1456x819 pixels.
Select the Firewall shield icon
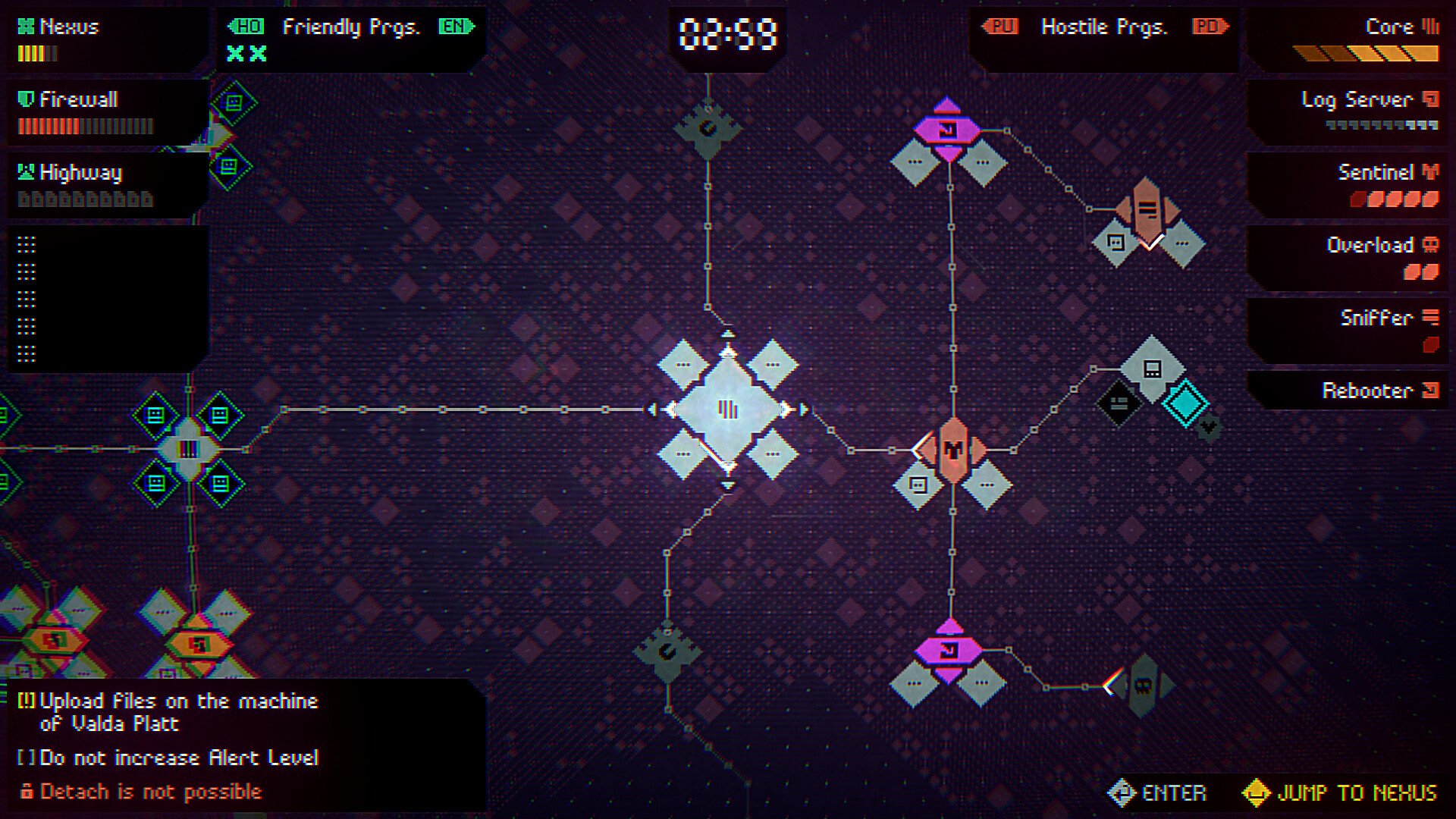(24, 99)
